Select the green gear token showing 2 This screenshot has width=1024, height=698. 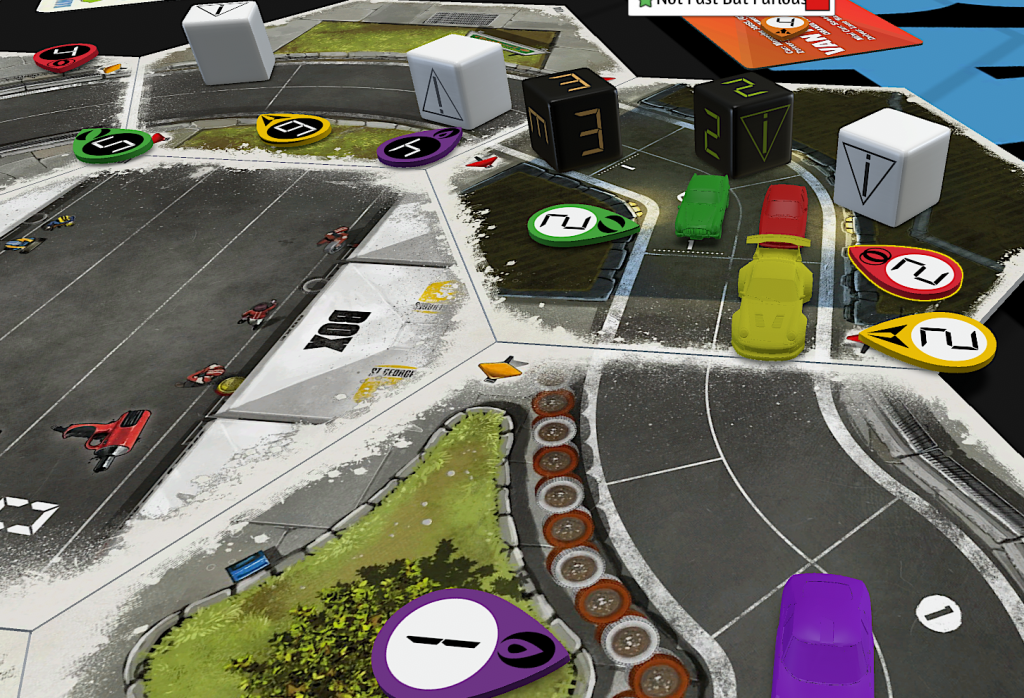[x=580, y=224]
